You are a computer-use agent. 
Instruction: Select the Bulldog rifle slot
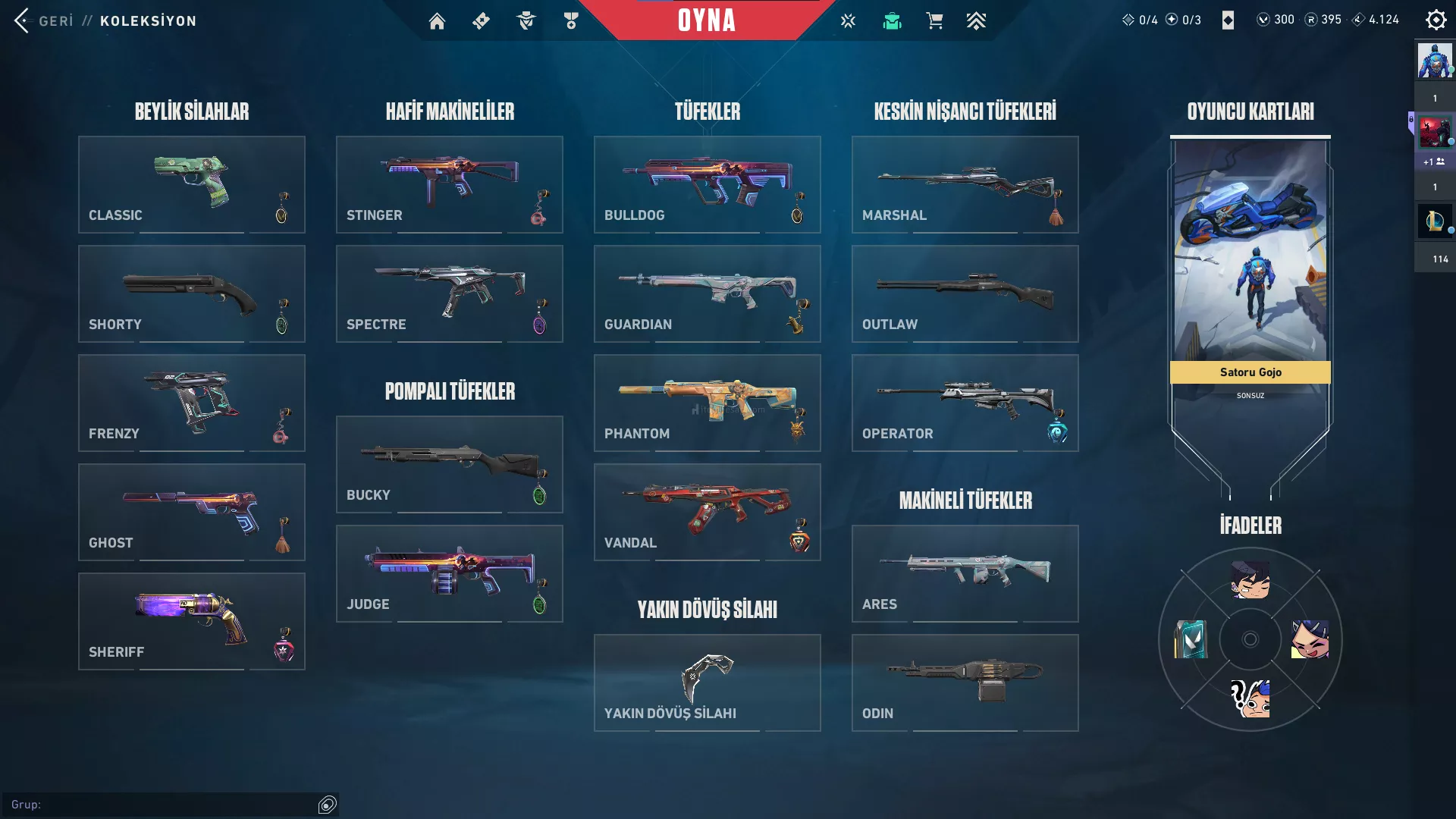(707, 184)
